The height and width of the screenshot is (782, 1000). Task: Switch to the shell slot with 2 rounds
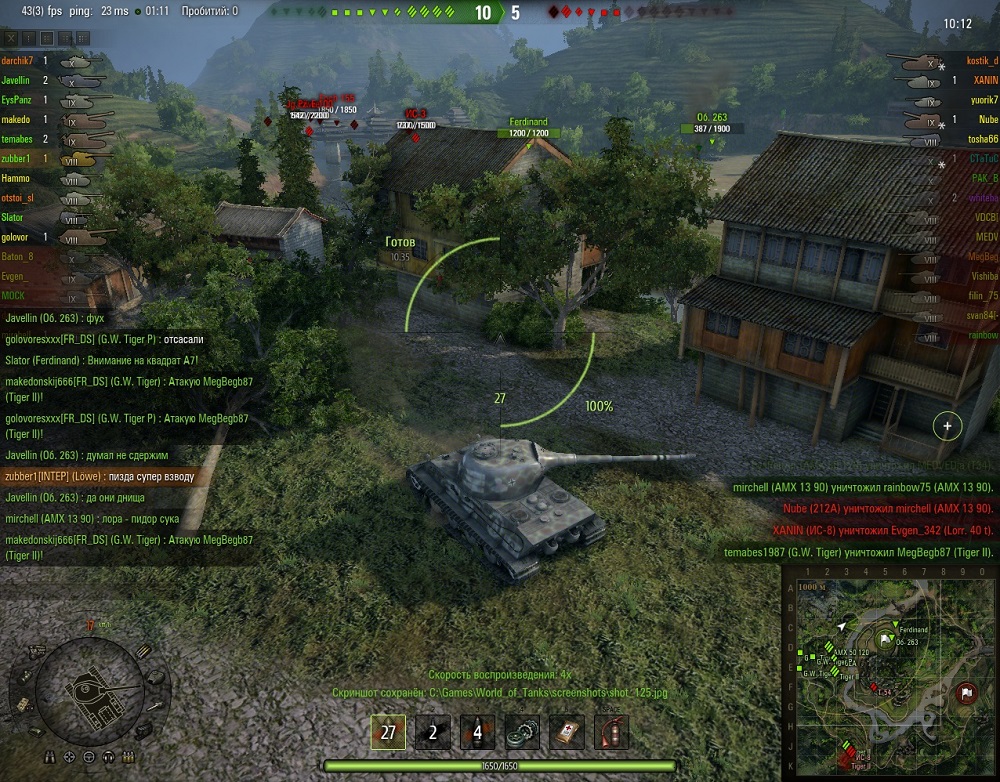coord(433,732)
